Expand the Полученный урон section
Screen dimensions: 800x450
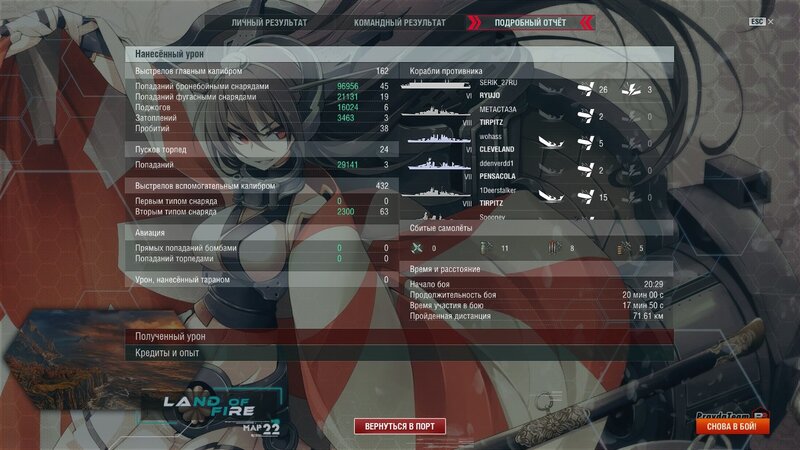click(x=399, y=337)
